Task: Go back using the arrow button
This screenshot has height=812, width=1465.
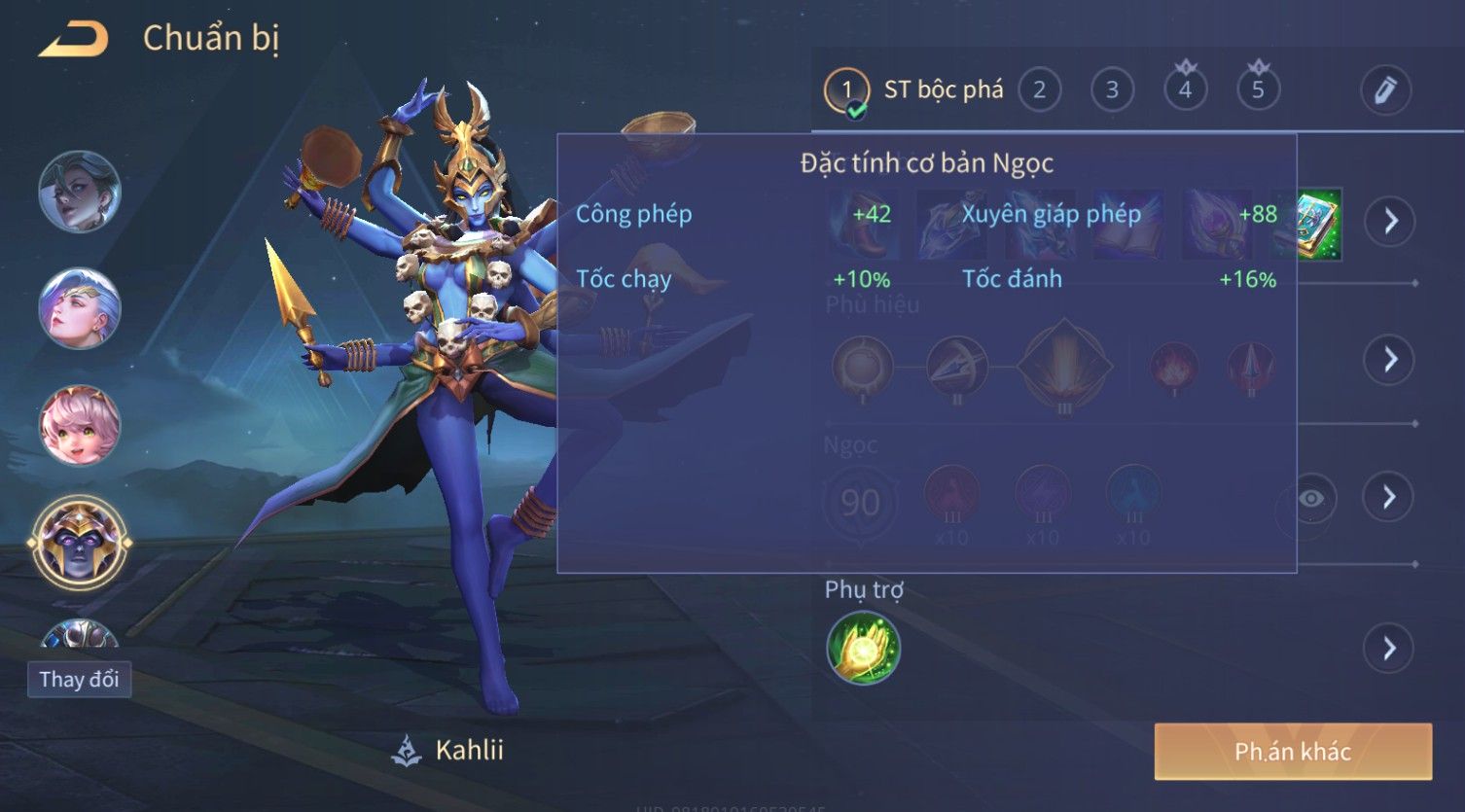Action: pos(74,40)
